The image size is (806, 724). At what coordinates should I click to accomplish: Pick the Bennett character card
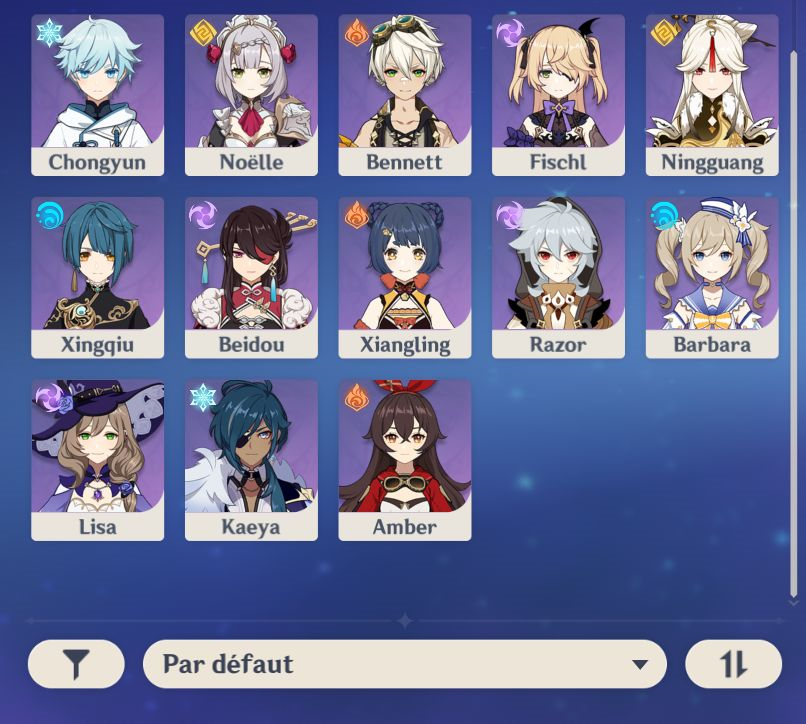point(404,94)
